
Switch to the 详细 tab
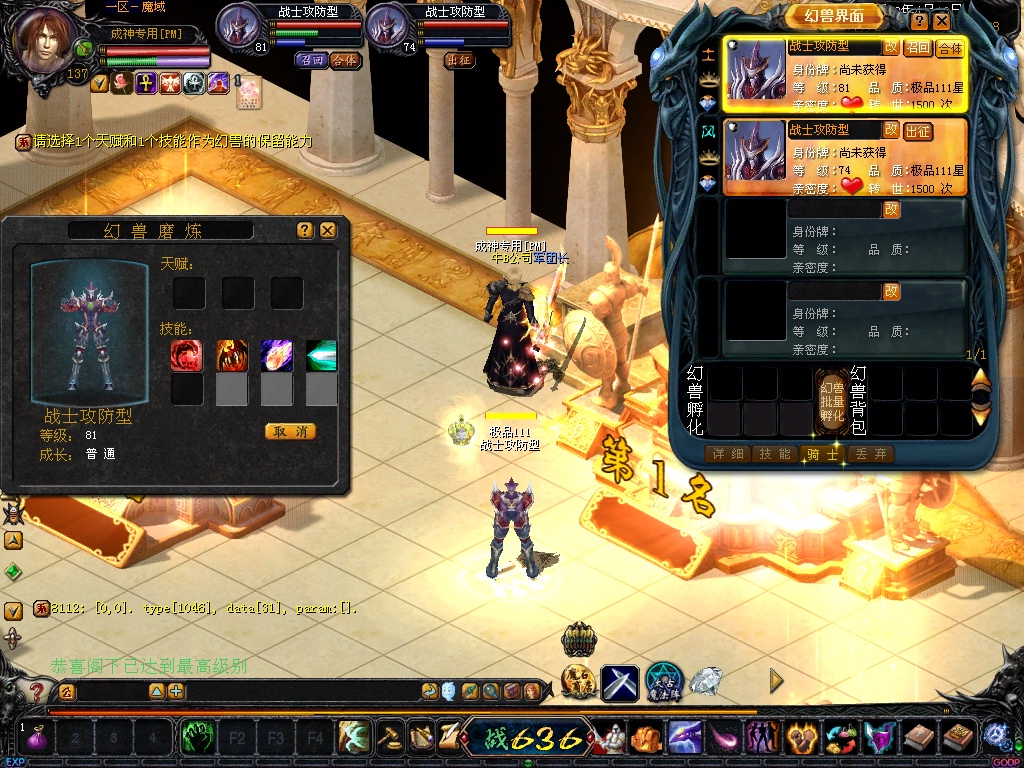coord(727,454)
